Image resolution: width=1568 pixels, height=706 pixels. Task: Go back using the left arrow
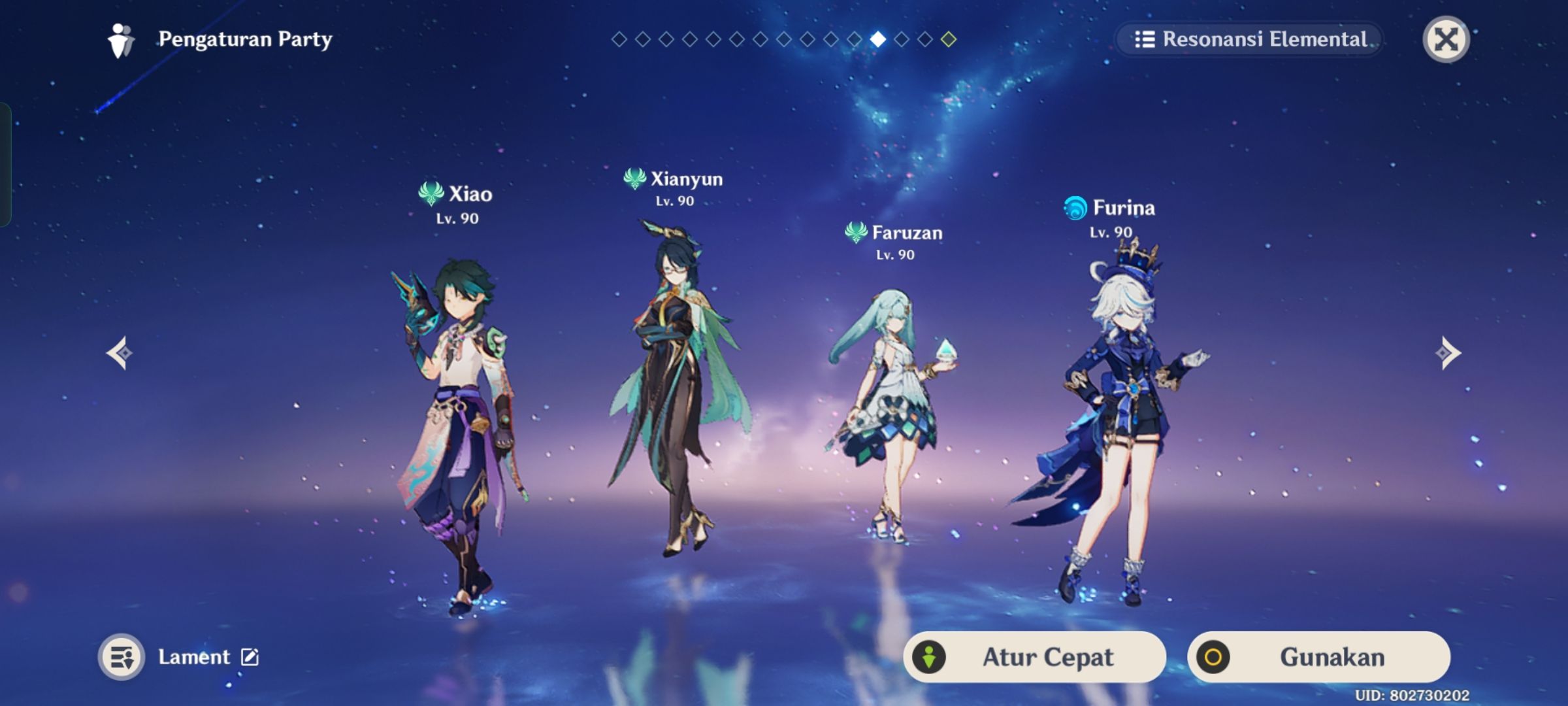pyautogui.click(x=118, y=352)
